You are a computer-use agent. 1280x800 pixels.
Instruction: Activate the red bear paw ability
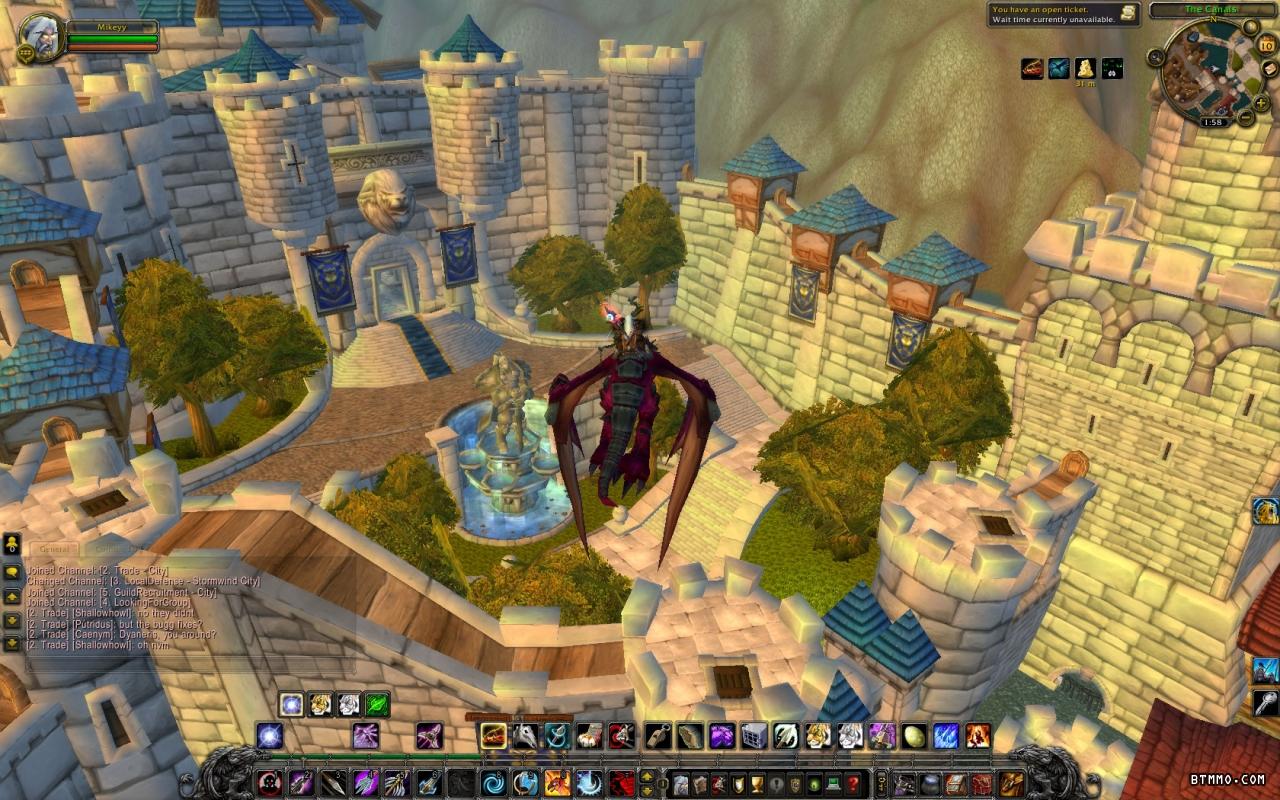coord(621,783)
